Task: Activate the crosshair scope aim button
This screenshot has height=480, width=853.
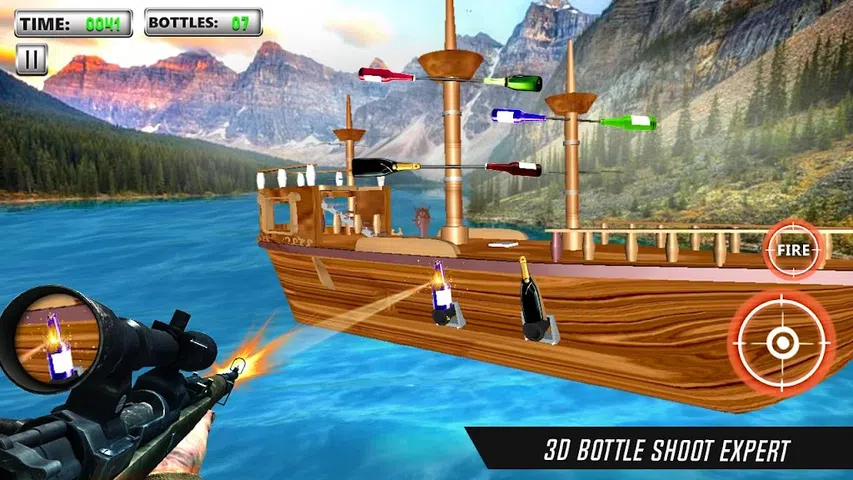Action: pos(781,343)
